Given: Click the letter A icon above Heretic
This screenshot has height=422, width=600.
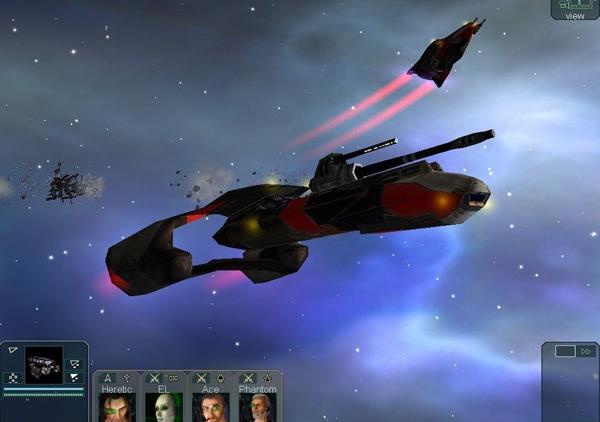Looking at the screenshot, I should [108, 378].
